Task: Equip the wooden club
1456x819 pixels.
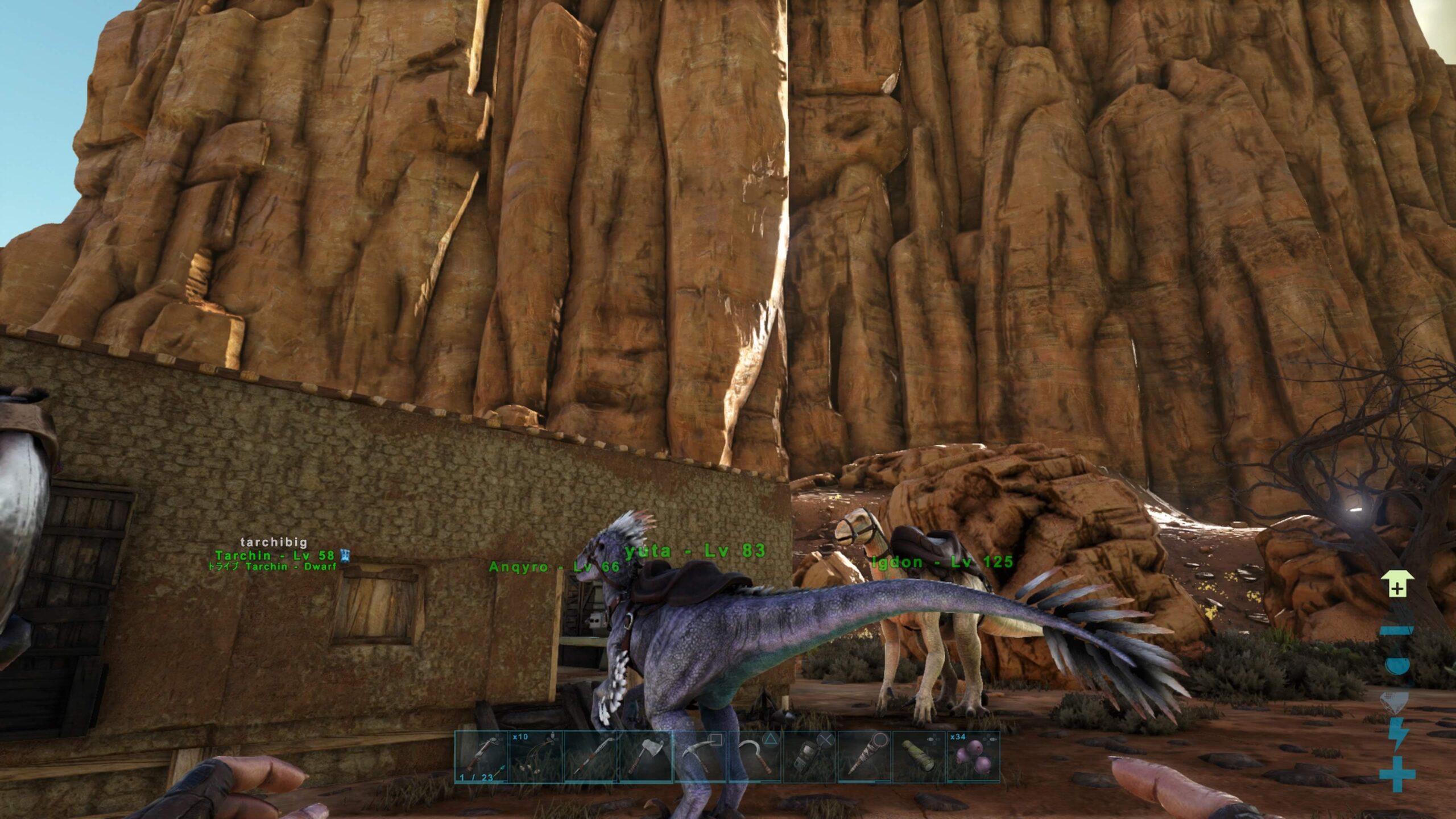Action: (864, 757)
